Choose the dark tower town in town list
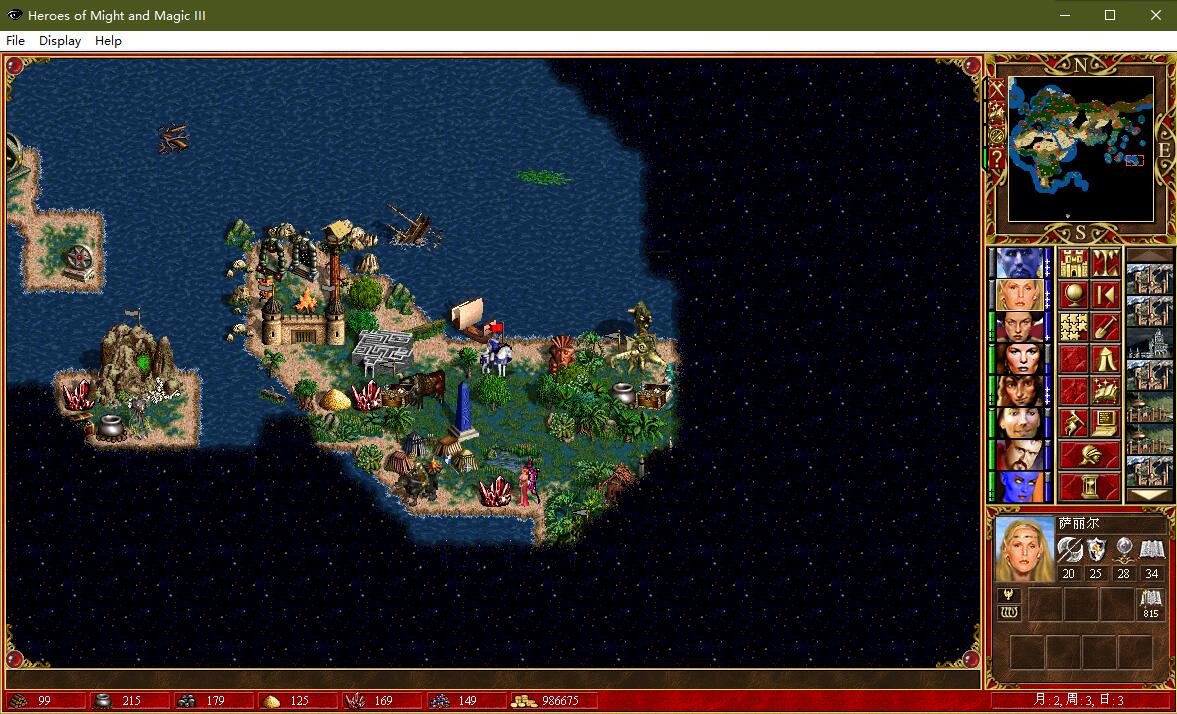 pyautogui.click(x=1149, y=343)
